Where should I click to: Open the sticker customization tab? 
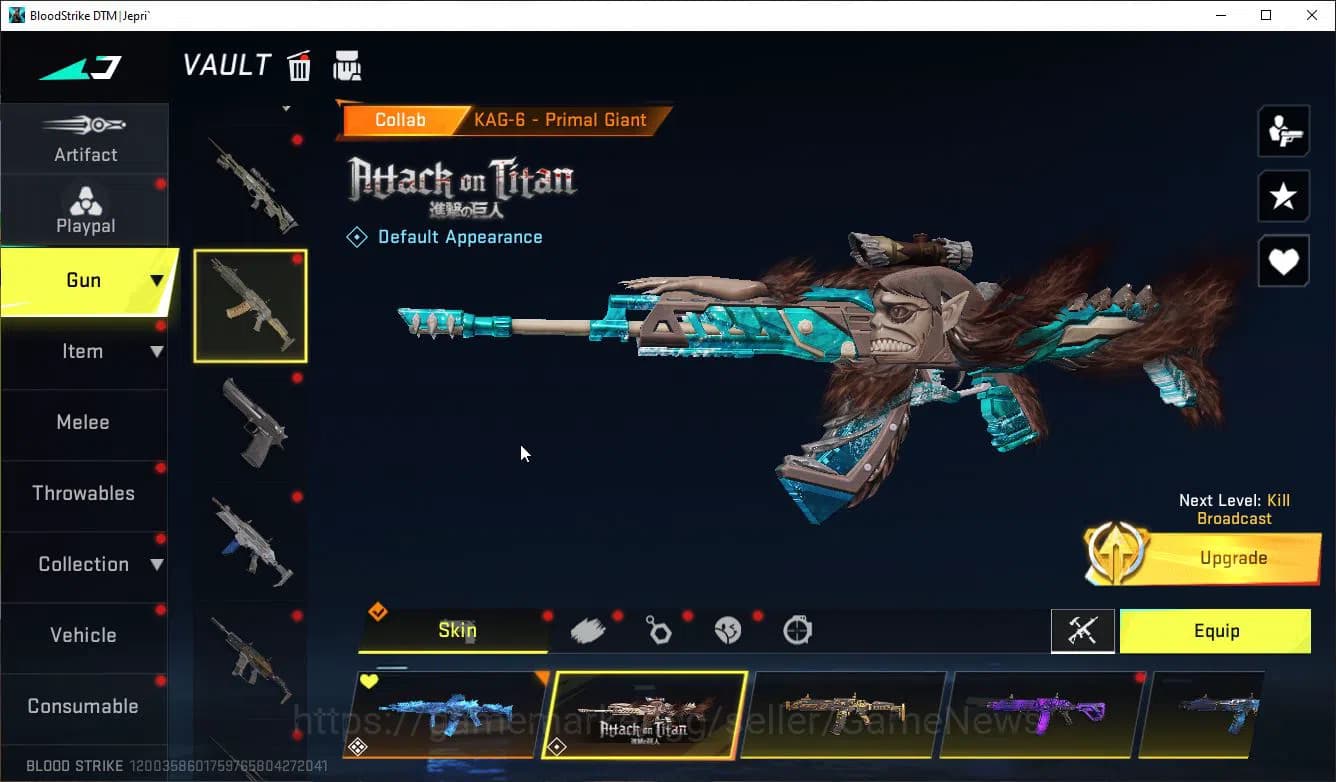click(728, 630)
